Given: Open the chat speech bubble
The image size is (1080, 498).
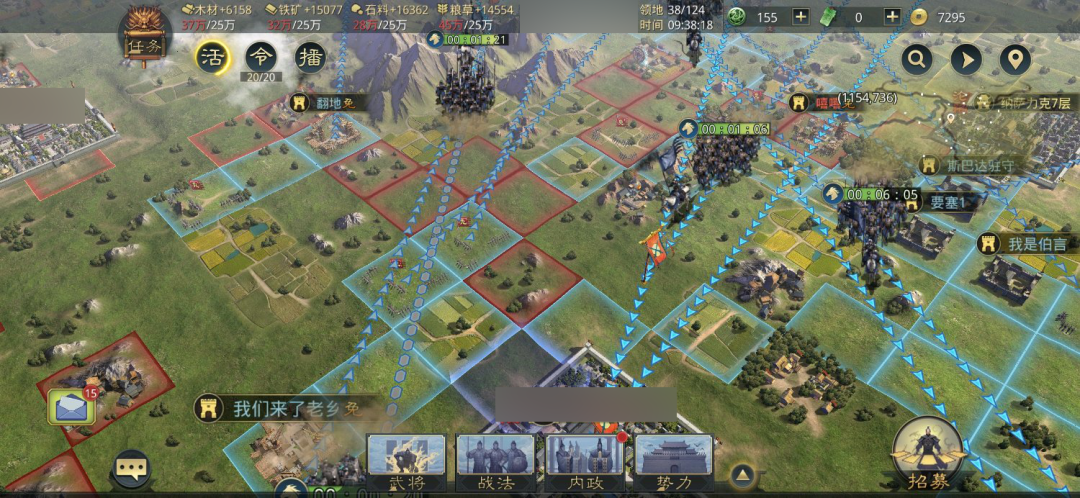Looking at the screenshot, I should (131, 467).
